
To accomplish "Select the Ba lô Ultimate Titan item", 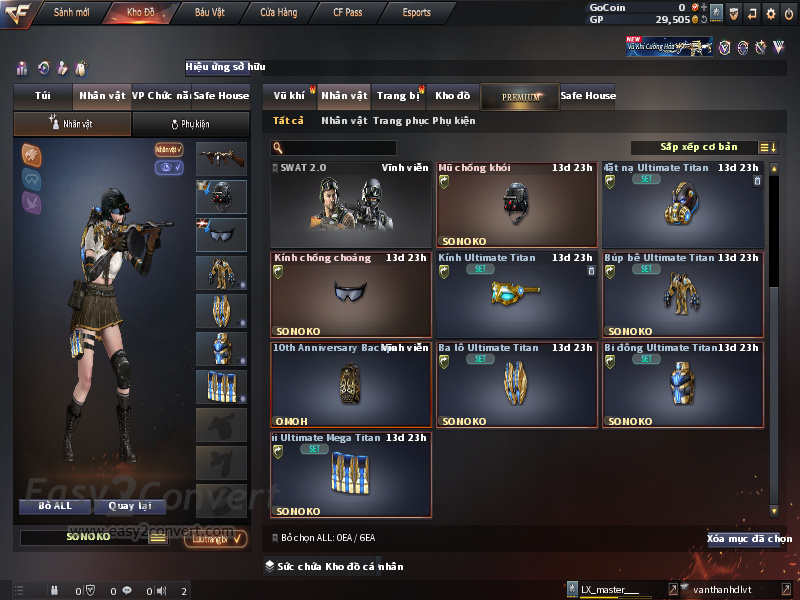I will point(516,385).
